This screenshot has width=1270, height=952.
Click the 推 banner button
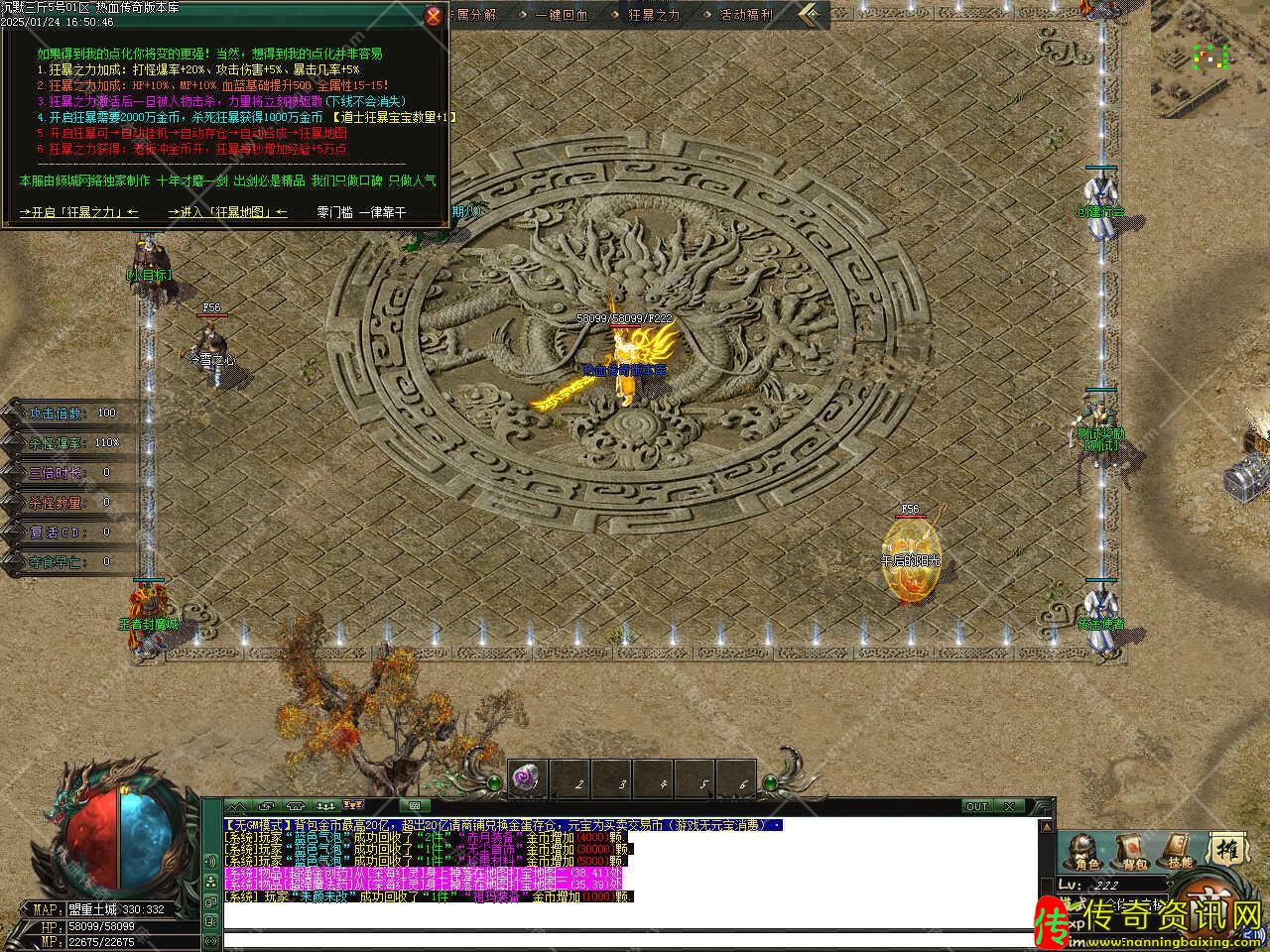(x=1227, y=850)
